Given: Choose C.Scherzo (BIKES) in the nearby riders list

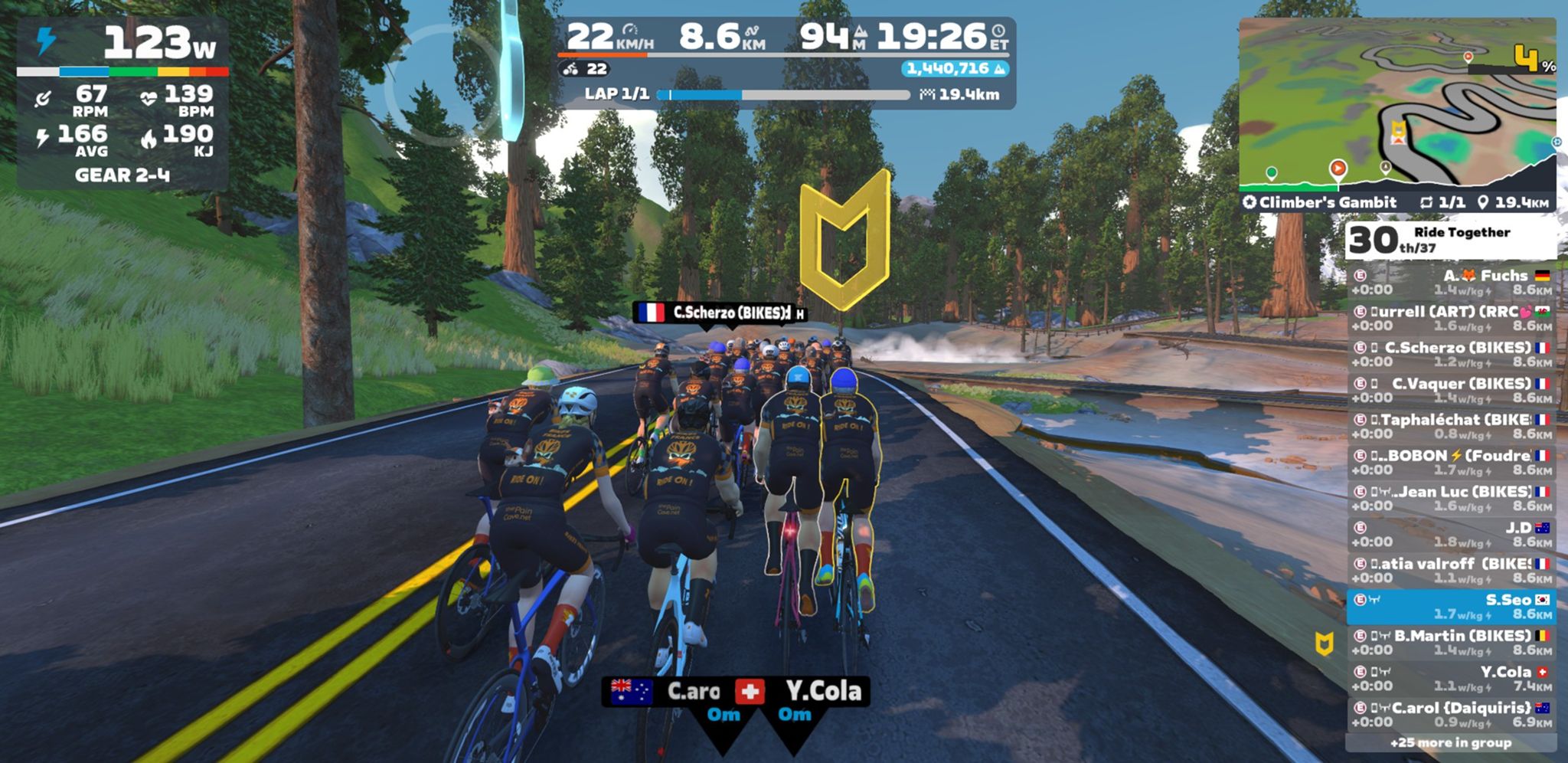Looking at the screenshot, I should 1451,354.
